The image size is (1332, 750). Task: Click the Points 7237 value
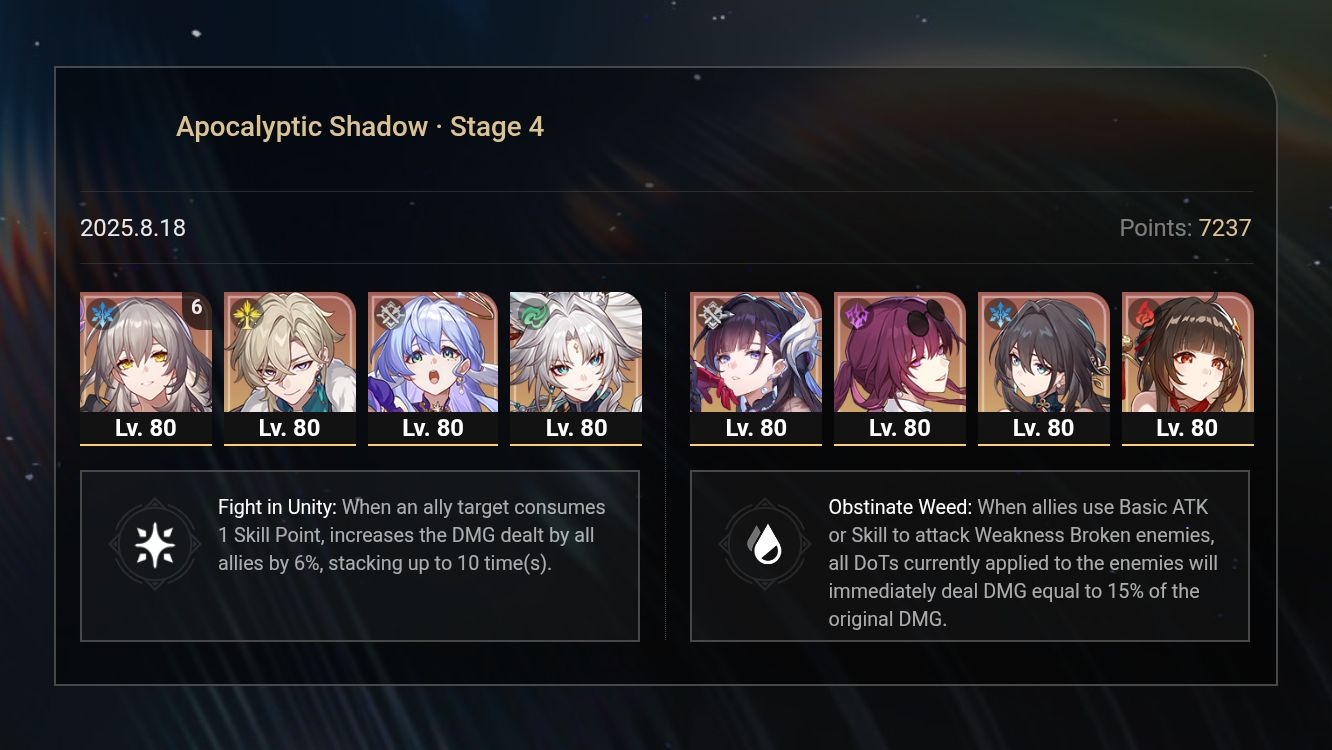coord(1225,228)
